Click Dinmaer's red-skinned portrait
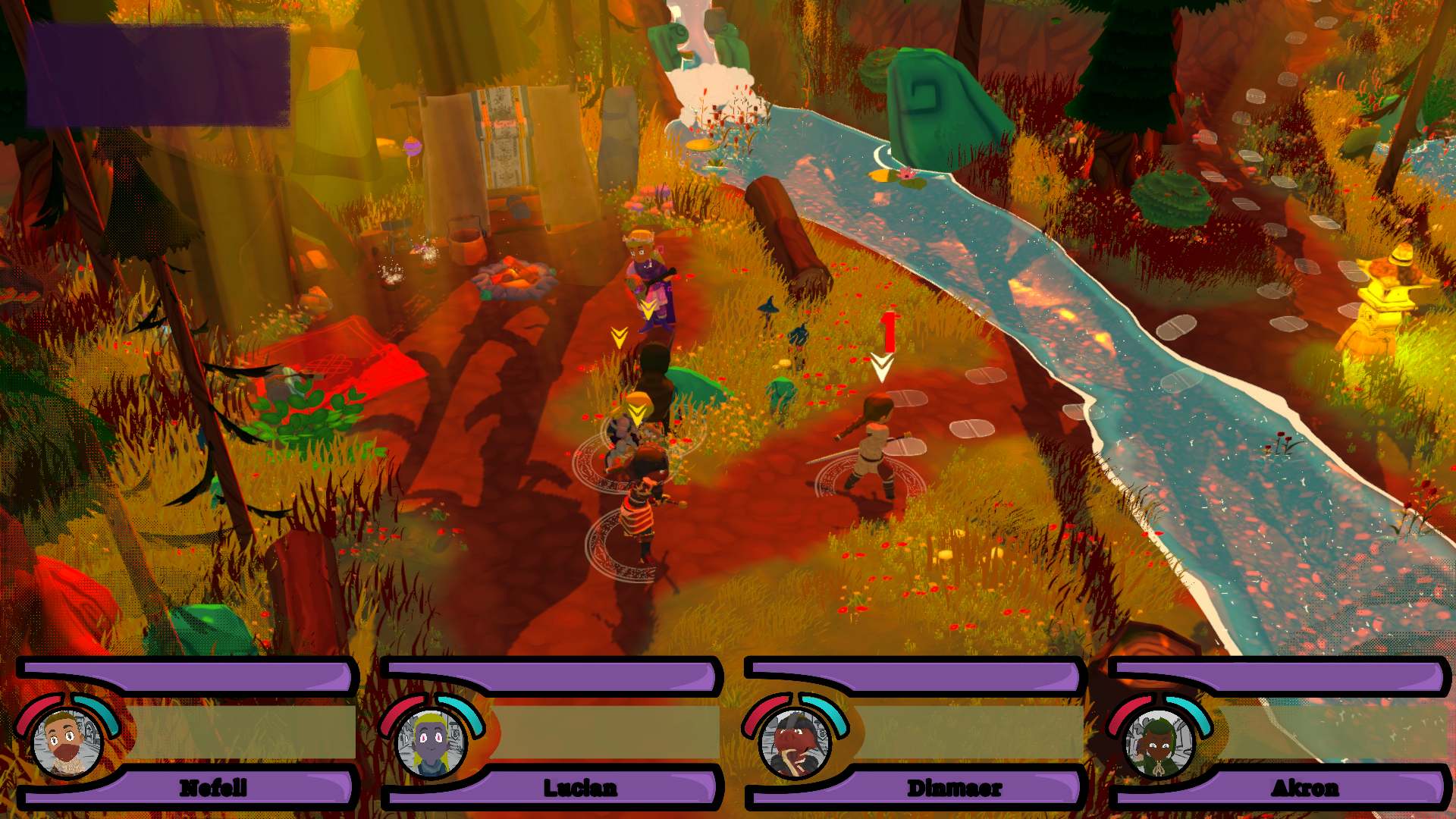The width and height of the screenshot is (1456, 819). point(795,743)
